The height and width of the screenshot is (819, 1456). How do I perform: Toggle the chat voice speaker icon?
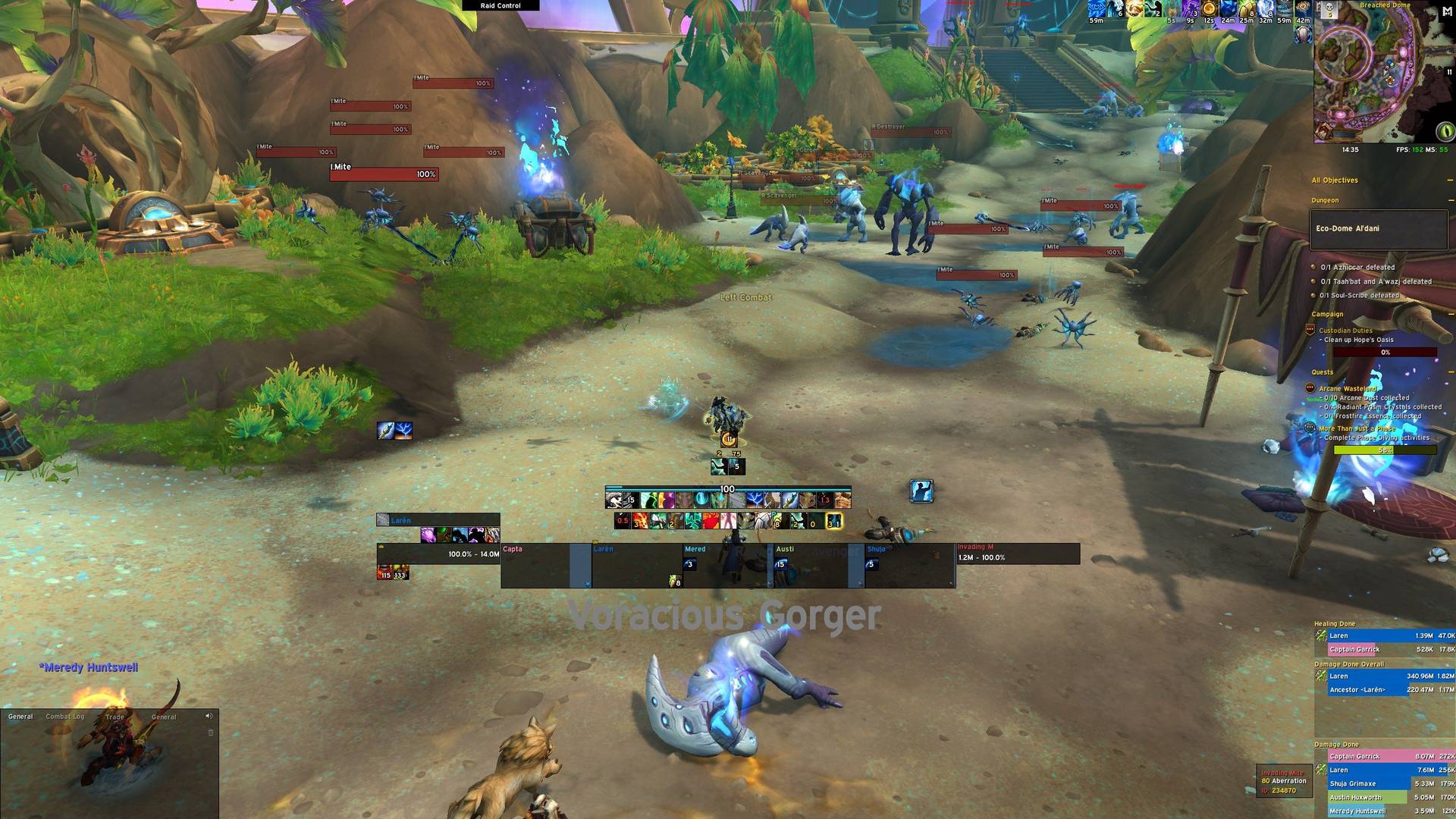[x=209, y=716]
